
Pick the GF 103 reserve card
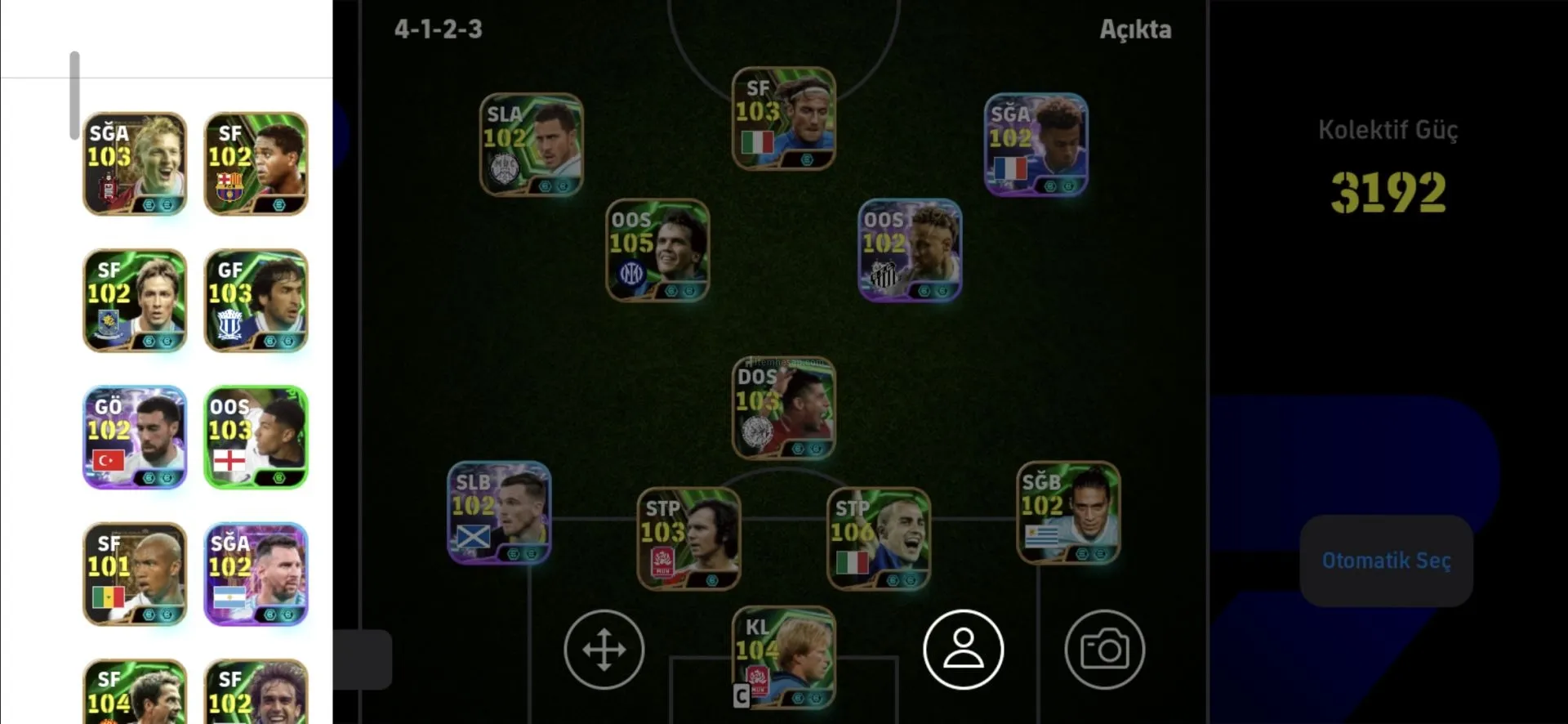click(256, 301)
